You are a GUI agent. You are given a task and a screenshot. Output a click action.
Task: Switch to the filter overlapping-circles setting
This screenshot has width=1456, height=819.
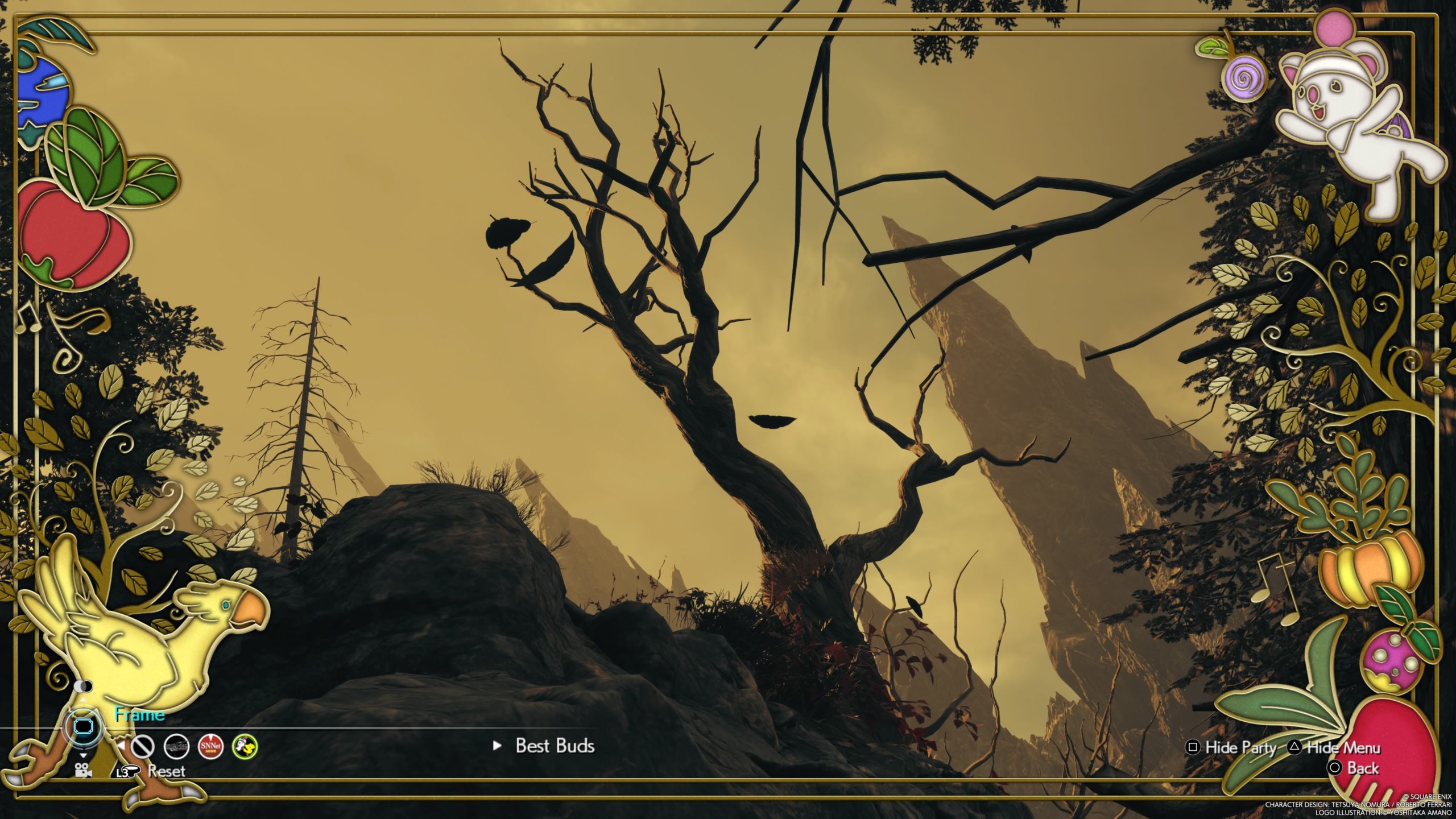(84, 686)
